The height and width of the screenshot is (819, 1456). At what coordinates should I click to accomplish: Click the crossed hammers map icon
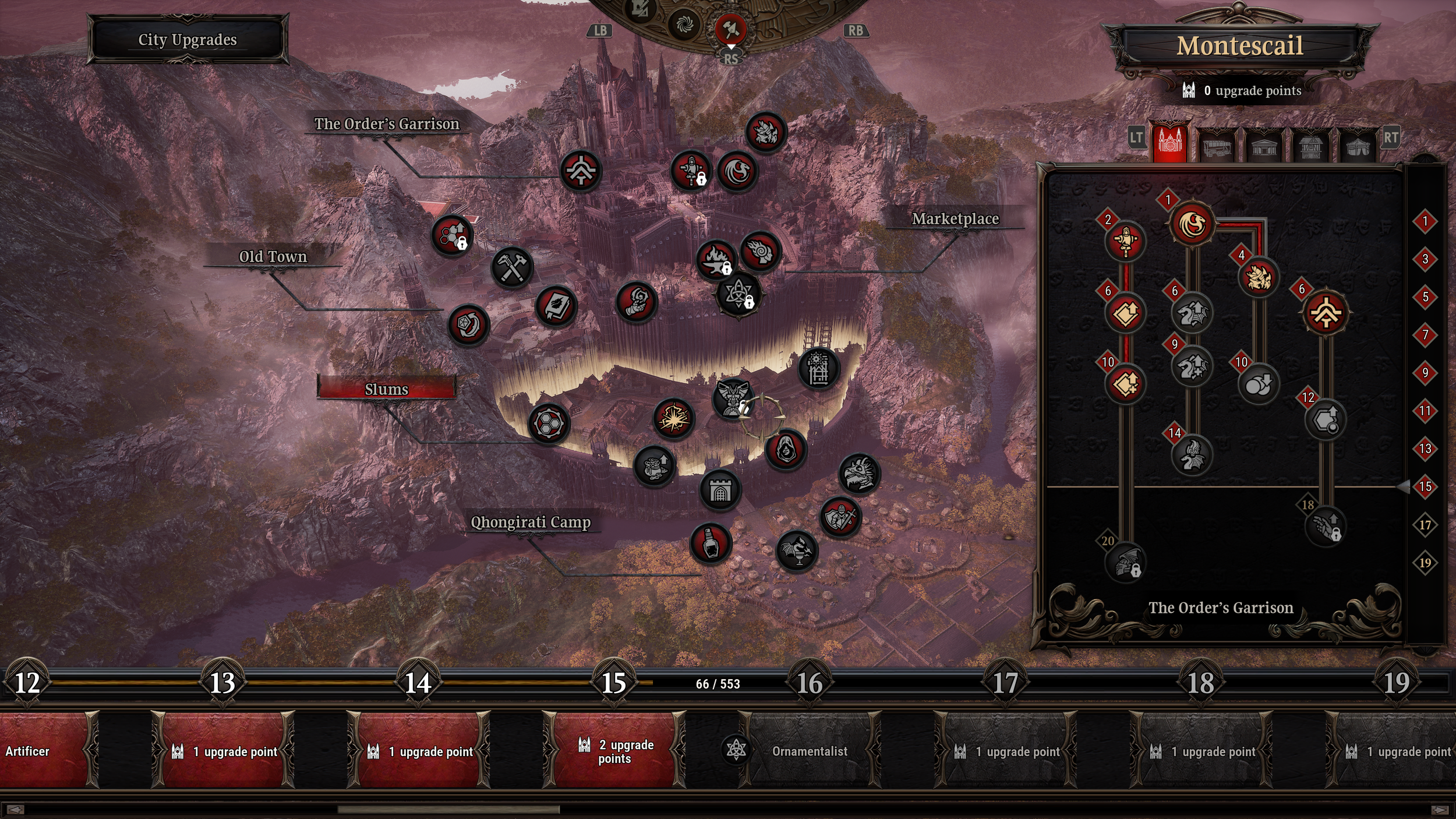[511, 268]
